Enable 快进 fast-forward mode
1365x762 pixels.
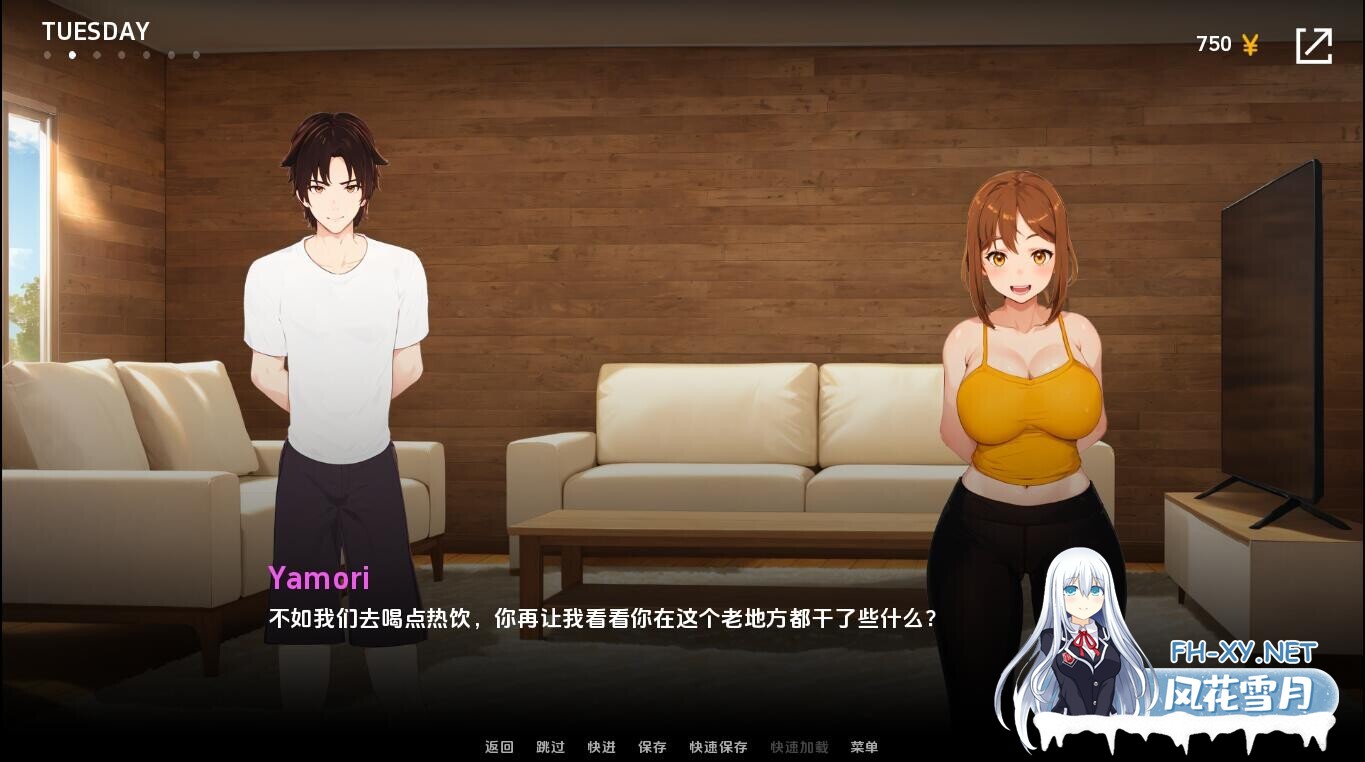(x=601, y=747)
